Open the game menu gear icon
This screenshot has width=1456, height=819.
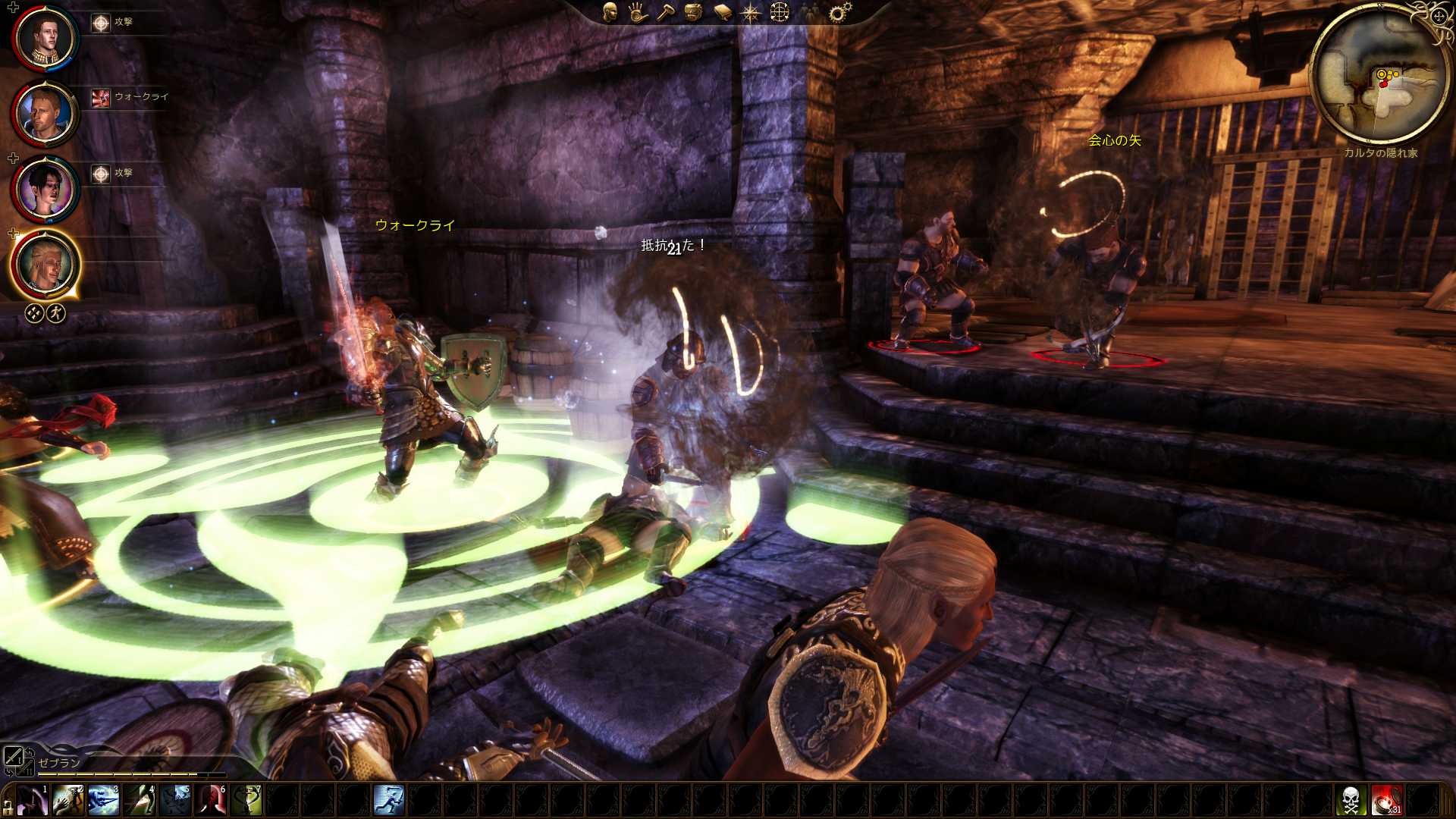tap(839, 12)
